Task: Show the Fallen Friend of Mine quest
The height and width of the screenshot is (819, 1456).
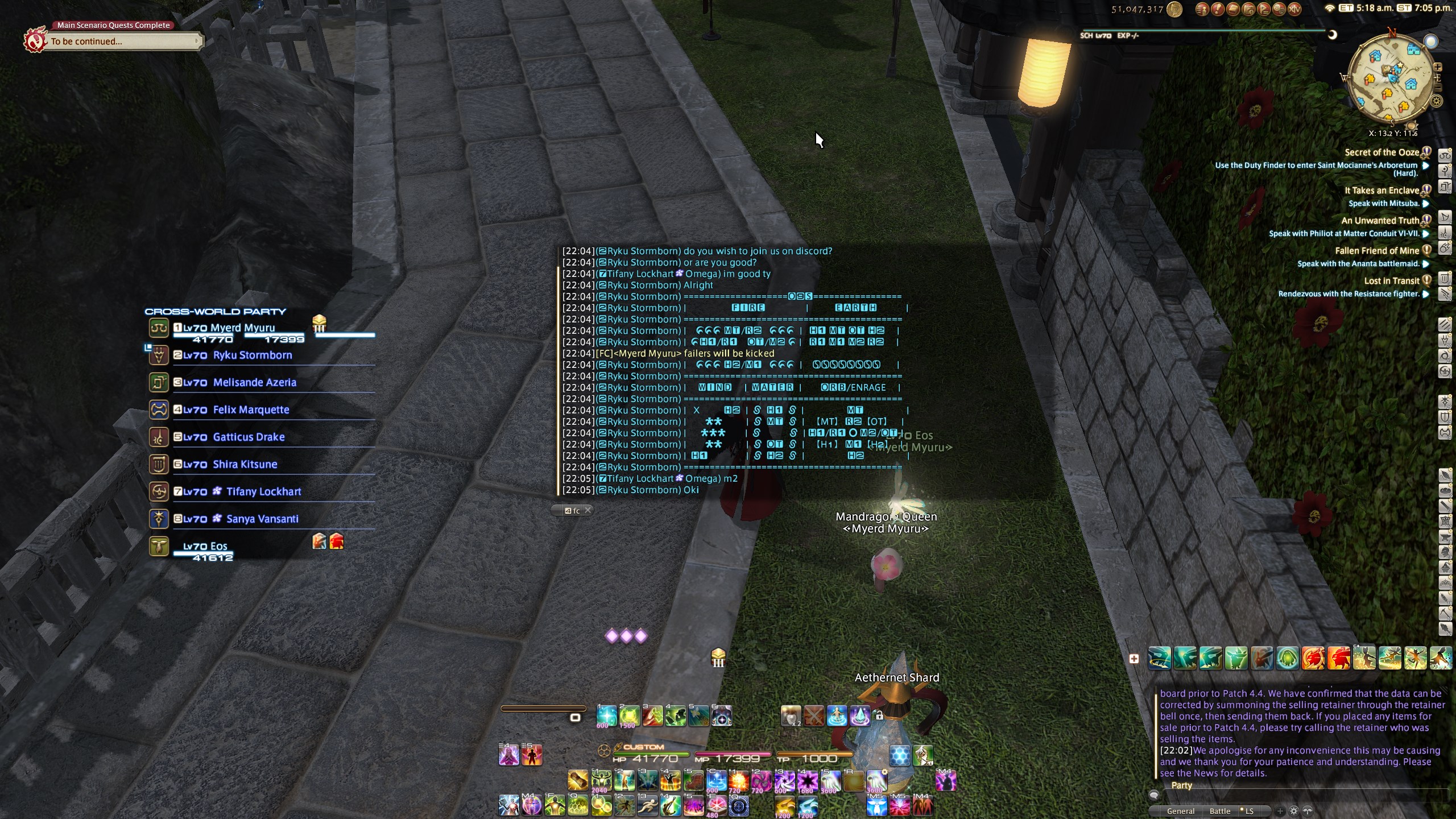Action: tap(1376, 251)
